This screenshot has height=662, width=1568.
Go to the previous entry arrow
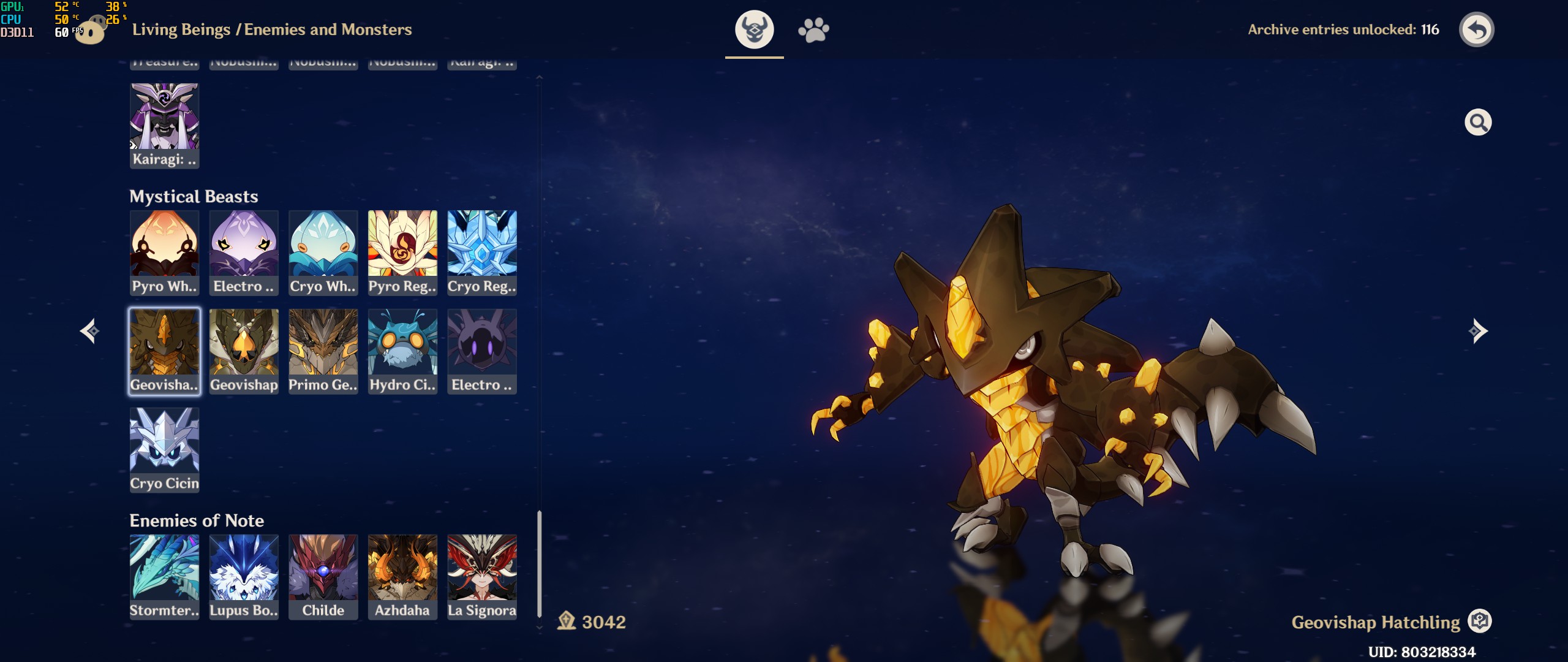coord(89,331)
